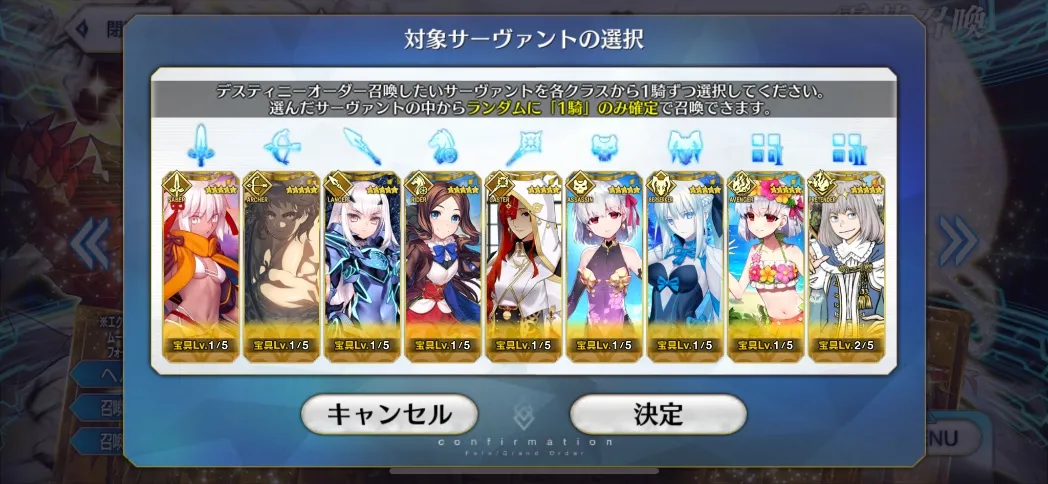Choose the Archer class servant card

click(x=282, y=265)
